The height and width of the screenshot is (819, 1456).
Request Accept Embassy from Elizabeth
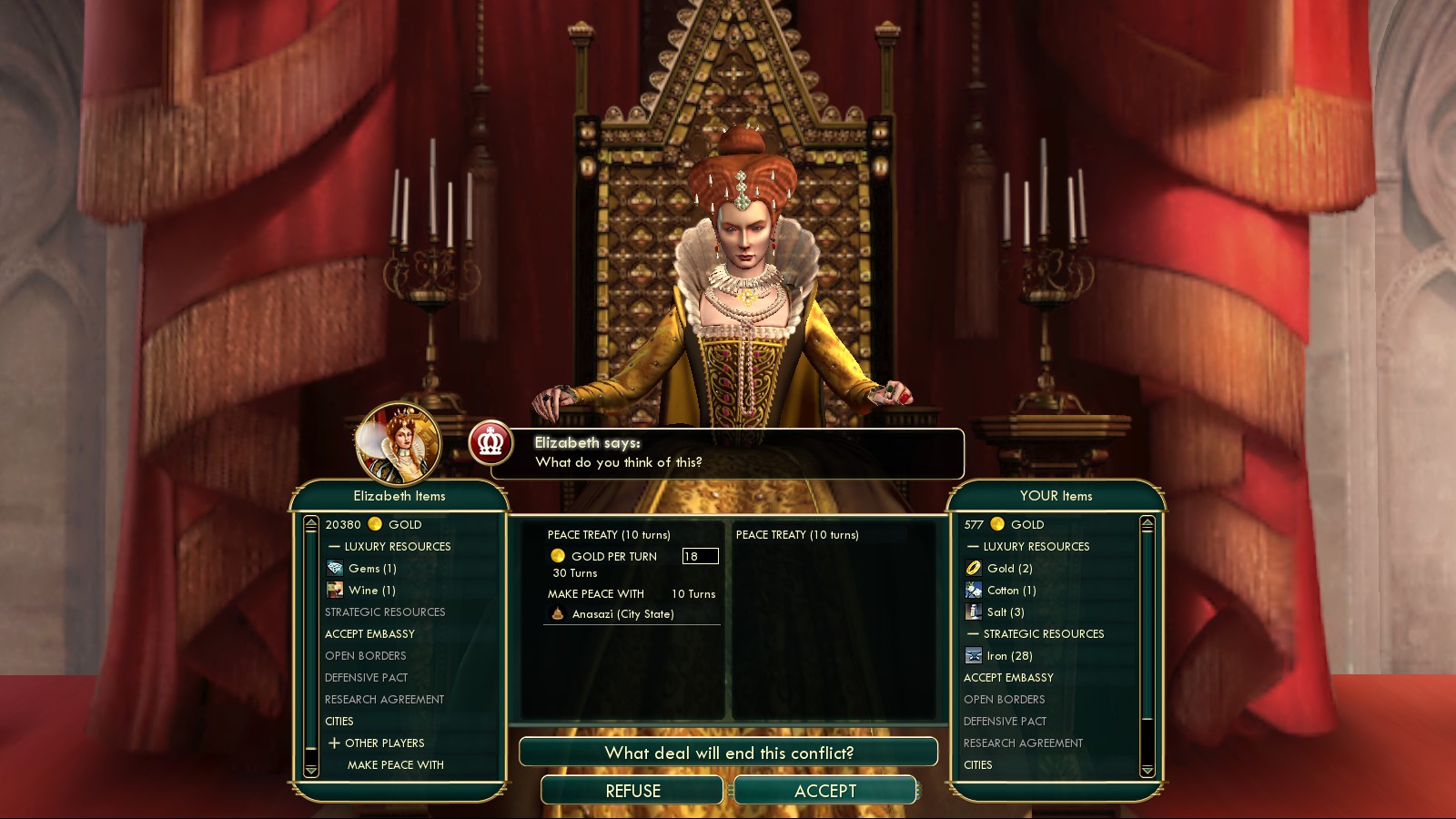coord(369,634)
